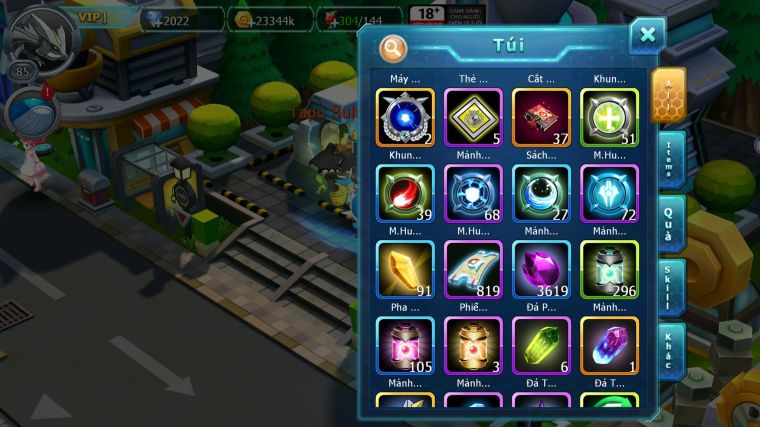Viewport: 760px width, 427px height.
Task: Pick the green lantern capsule with 296
Action: (x=609, y=270)
